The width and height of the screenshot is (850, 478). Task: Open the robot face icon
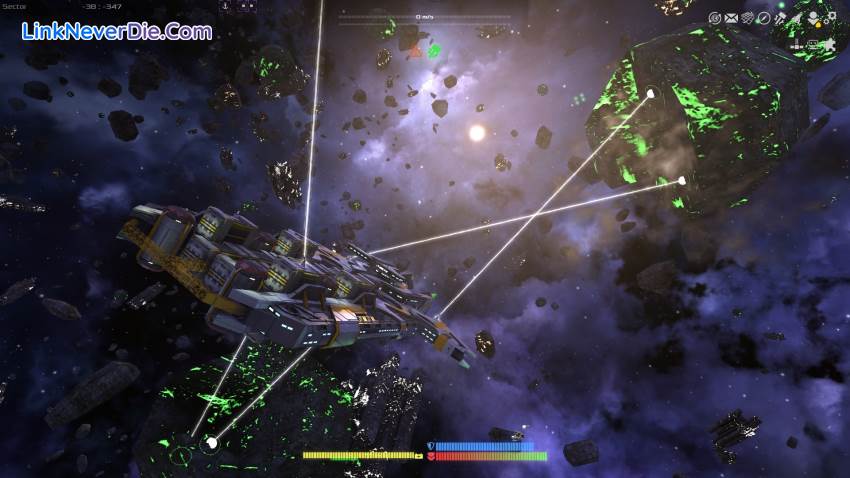(812, 44)
